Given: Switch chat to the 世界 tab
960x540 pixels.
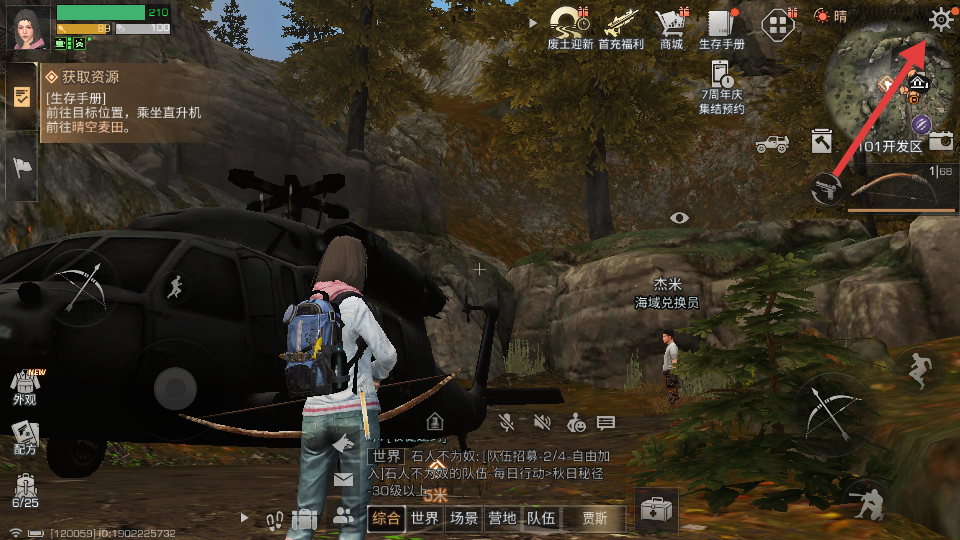Looking at the screenshot, I should 425,518.
